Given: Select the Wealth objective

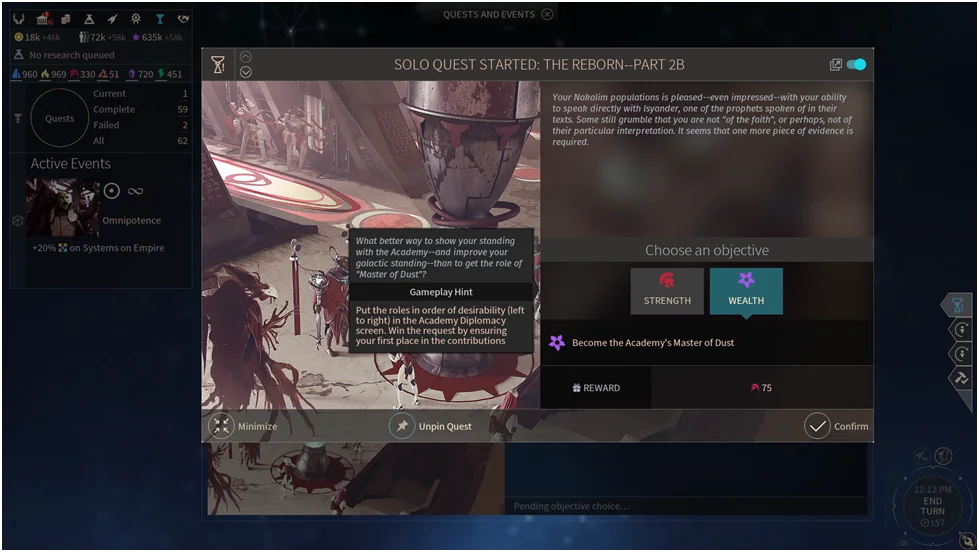Looking at the screenshot, I should [746, 290].
